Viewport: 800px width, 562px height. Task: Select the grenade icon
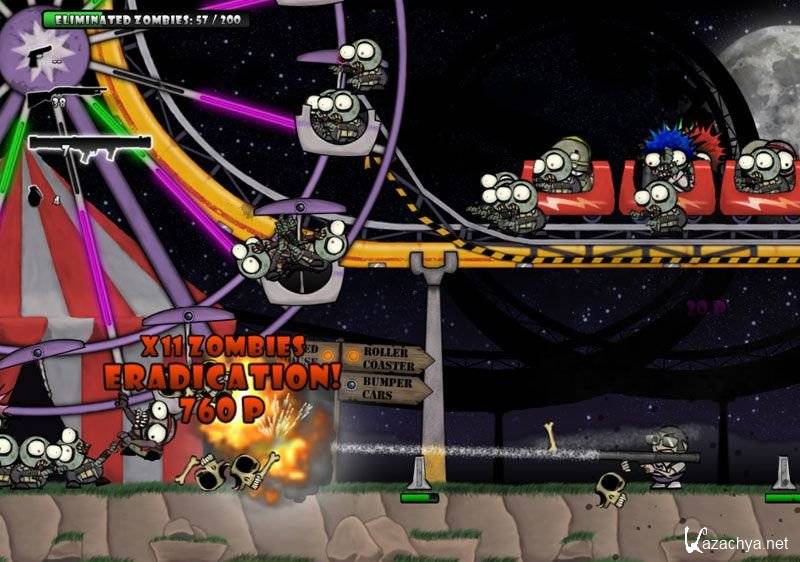pos(41,198)
